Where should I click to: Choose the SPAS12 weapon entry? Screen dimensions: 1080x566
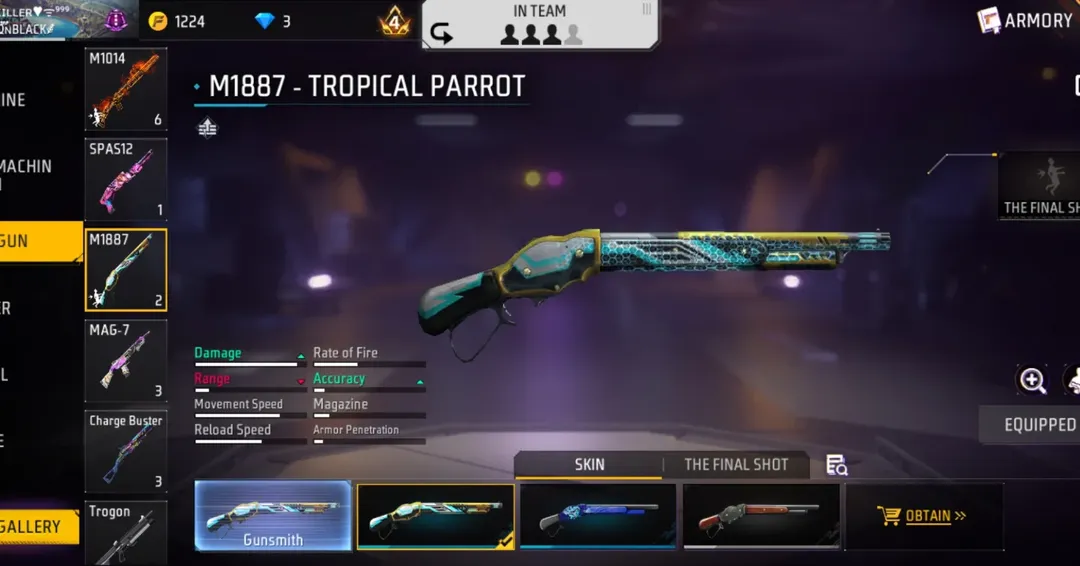pyautogui.click(x=125, y=179)
